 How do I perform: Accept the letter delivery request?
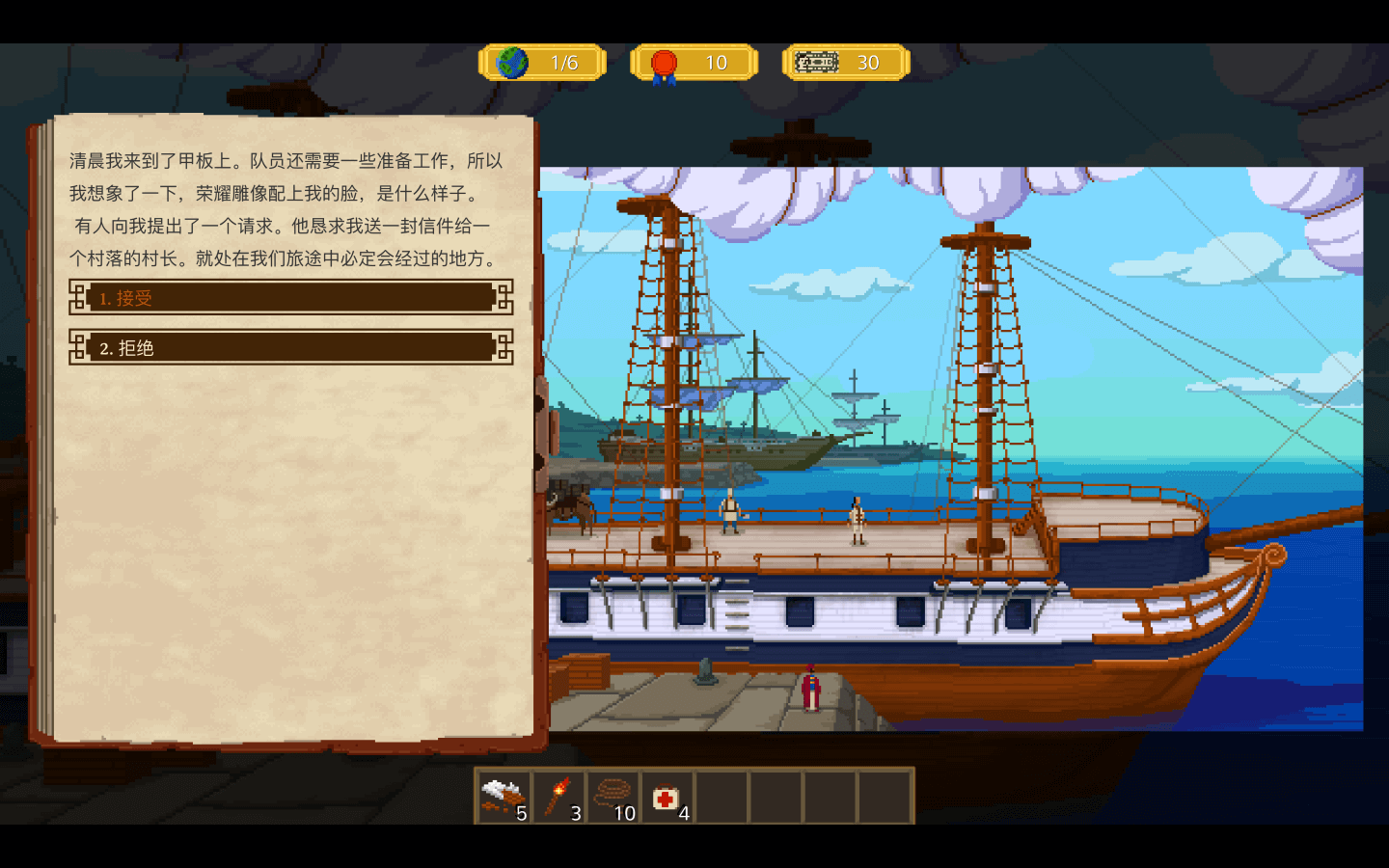click(290, 298)
